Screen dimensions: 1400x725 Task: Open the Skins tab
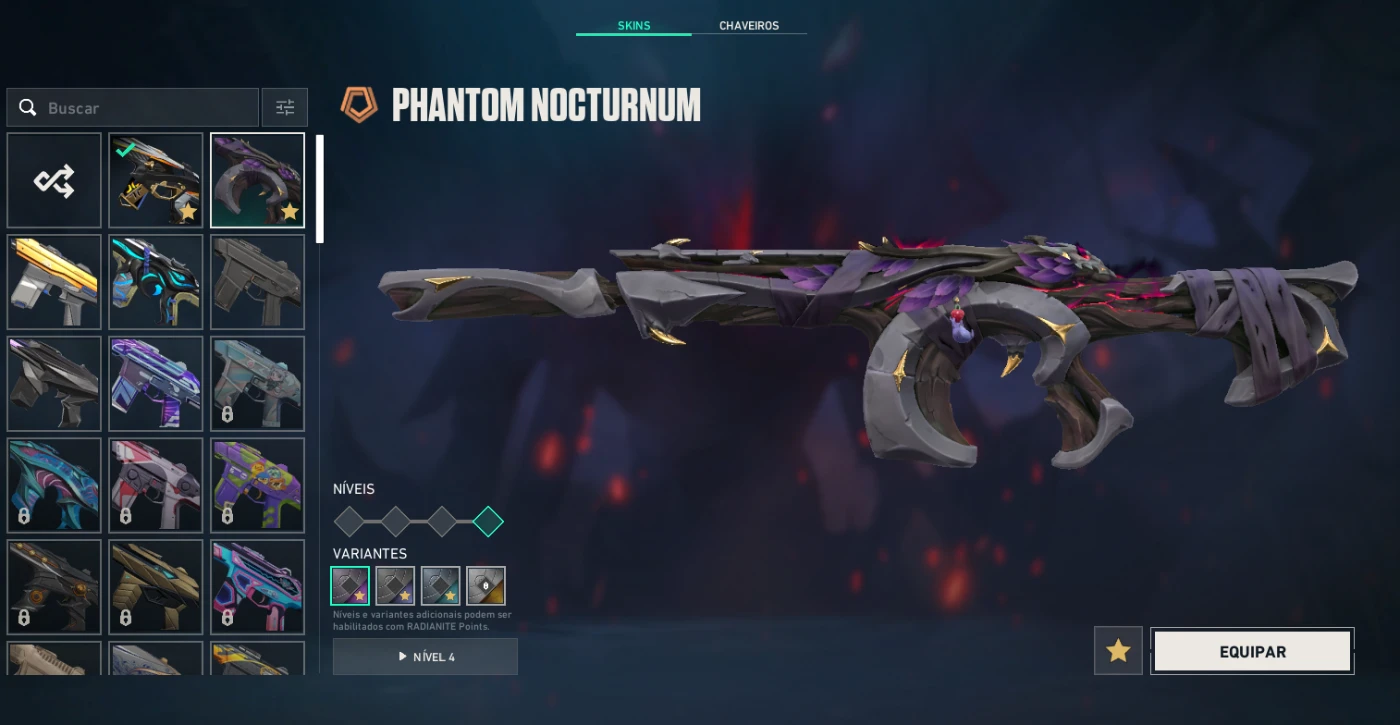(x=633, y=26)
